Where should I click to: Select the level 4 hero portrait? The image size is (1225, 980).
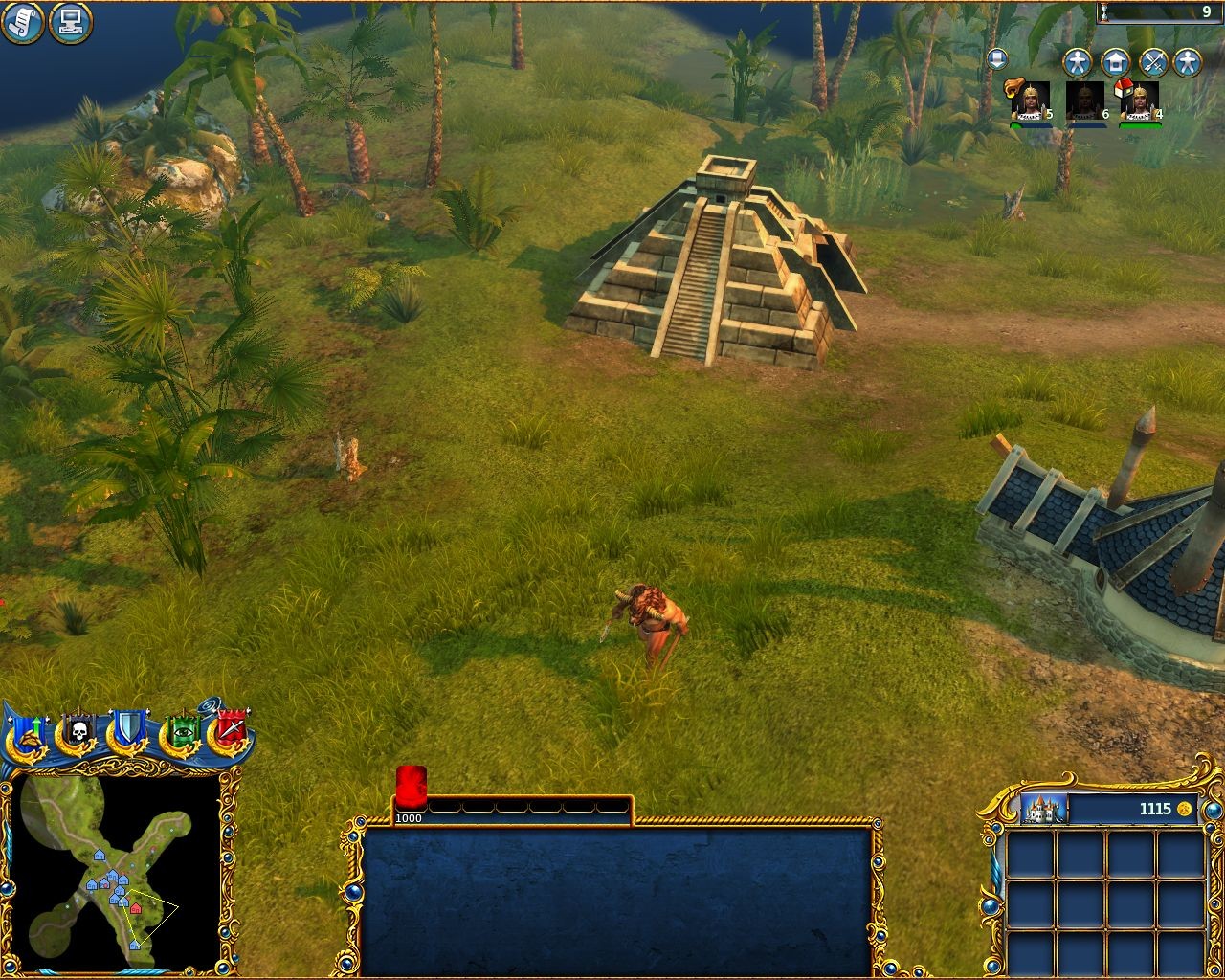[x=1139, y=100]
